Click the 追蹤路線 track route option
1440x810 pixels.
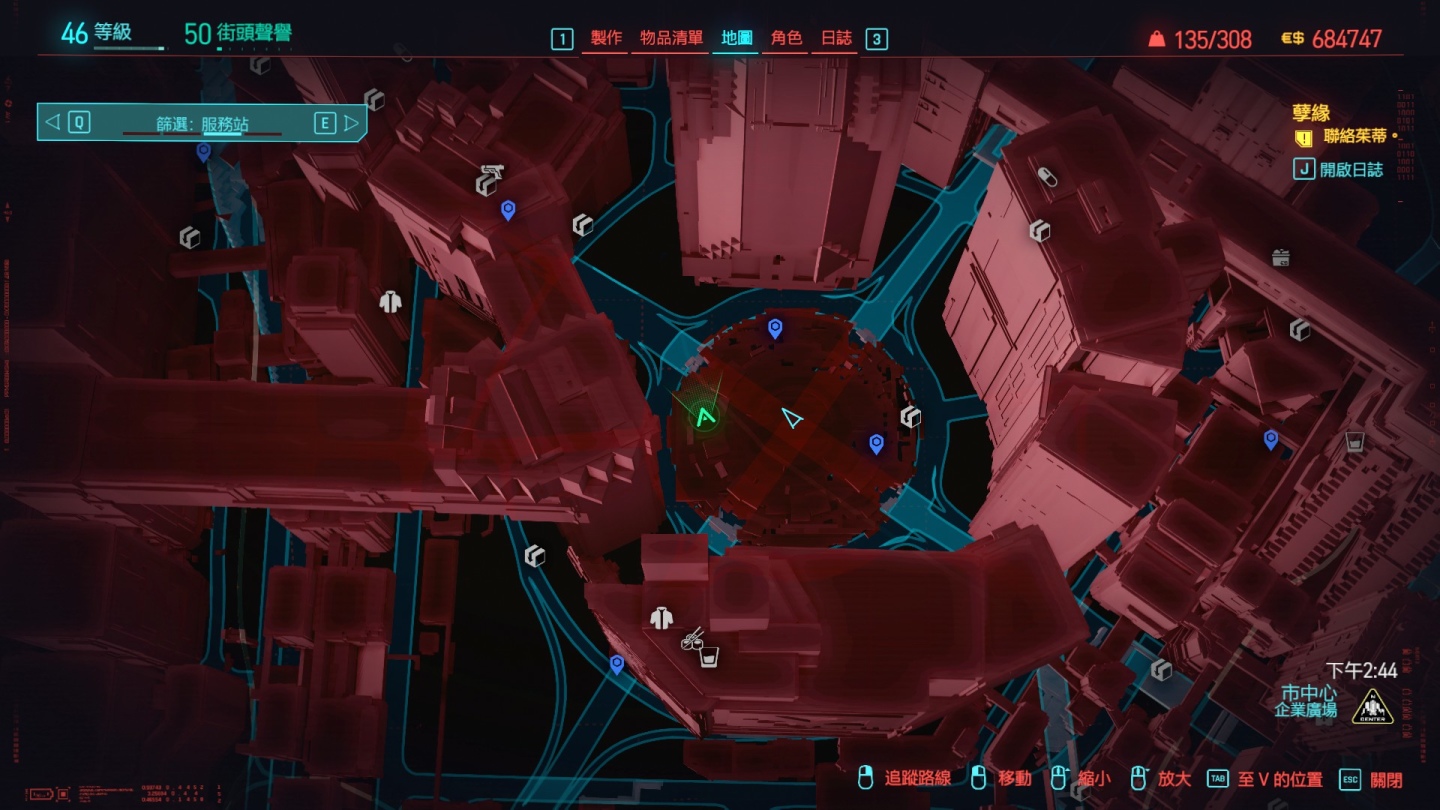point(916,780)
